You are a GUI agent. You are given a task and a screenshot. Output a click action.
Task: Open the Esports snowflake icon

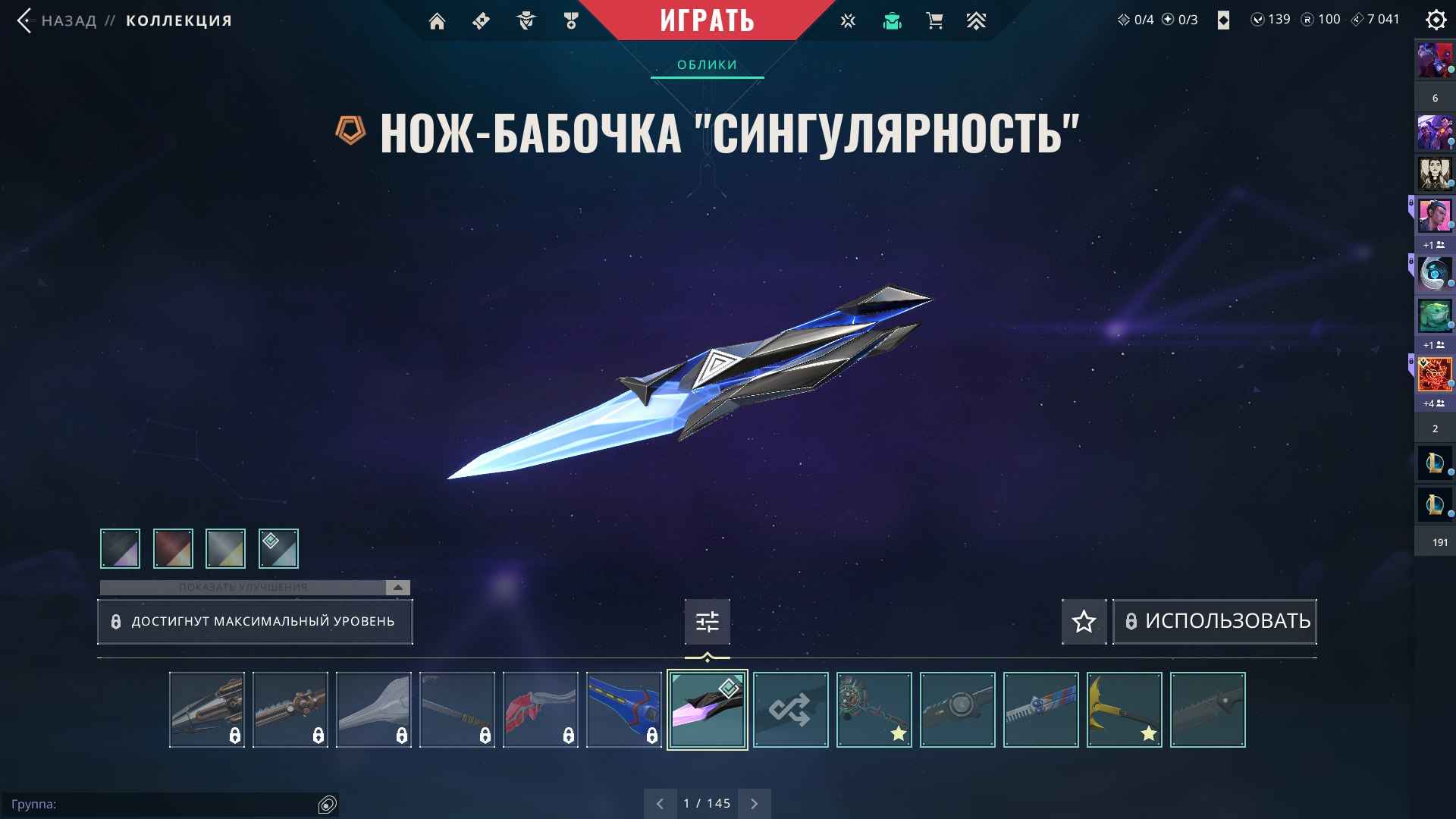[848, 20]
